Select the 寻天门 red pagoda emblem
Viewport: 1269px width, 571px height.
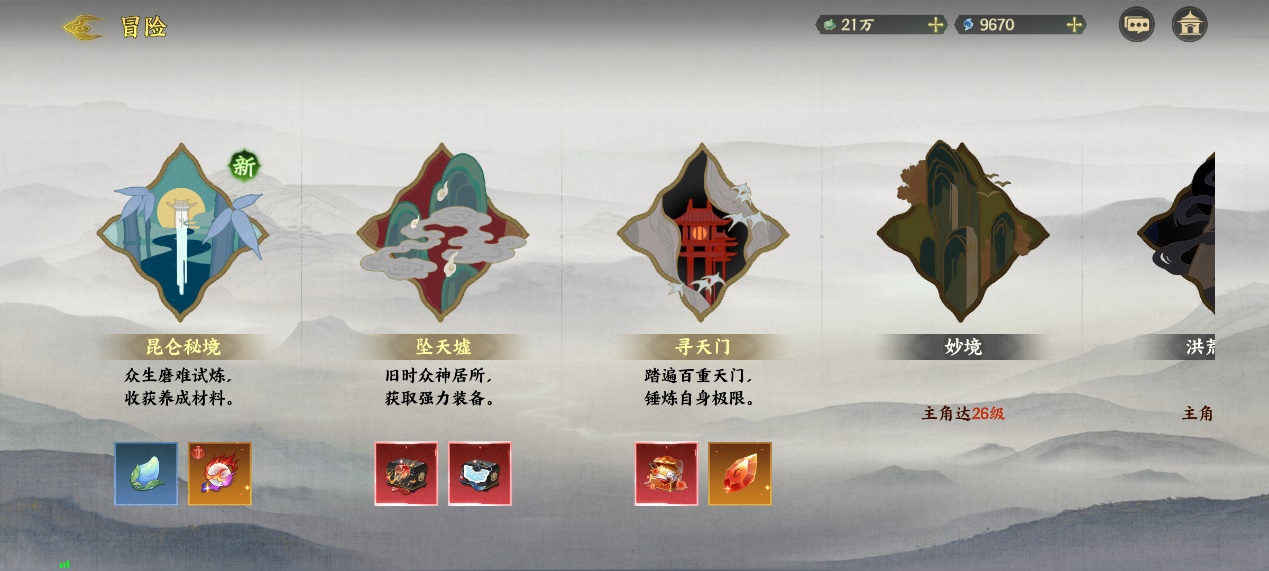[x=703, y=232]
